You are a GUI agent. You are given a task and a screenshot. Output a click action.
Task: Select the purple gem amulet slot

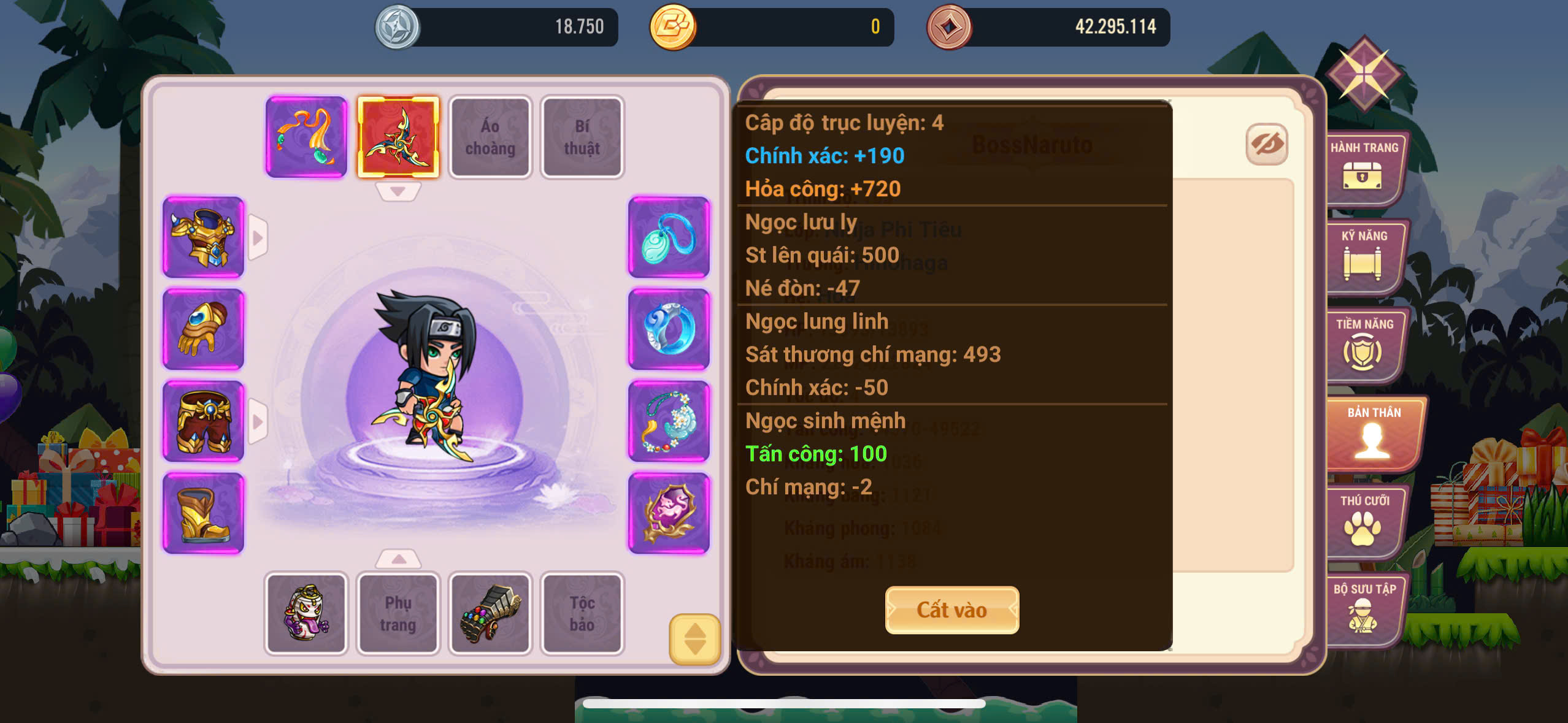pos(669,513)
